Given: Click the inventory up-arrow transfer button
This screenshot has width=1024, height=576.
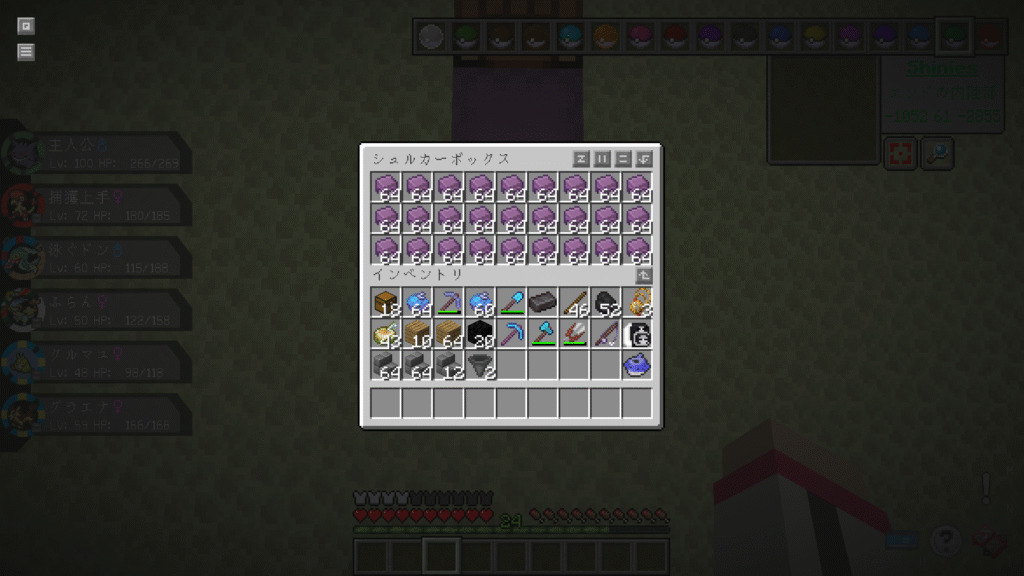Looking at the screenshot, I should (x=644, y=275).
